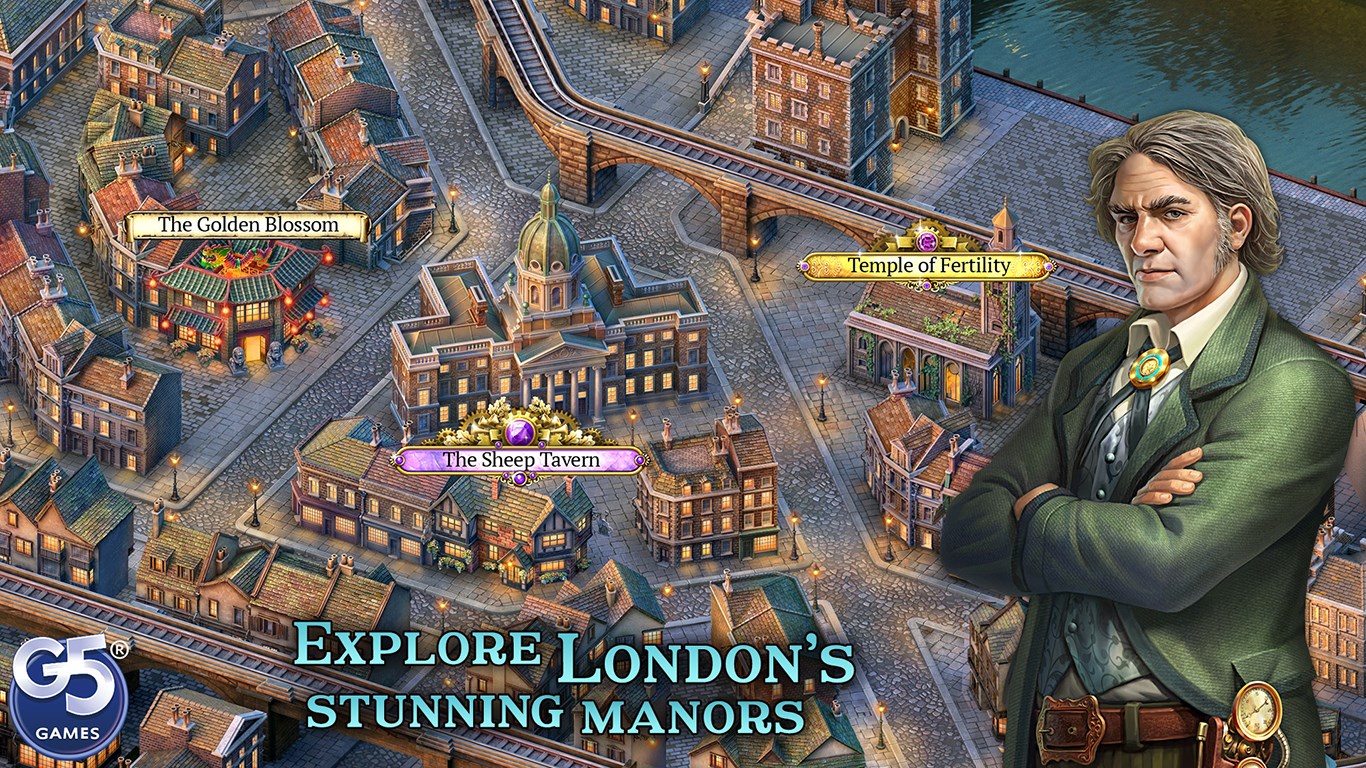1366x768 pixels.
Task: Select the left rosette gem on the Sheep Tavern plaque
Action: [398, 461]
